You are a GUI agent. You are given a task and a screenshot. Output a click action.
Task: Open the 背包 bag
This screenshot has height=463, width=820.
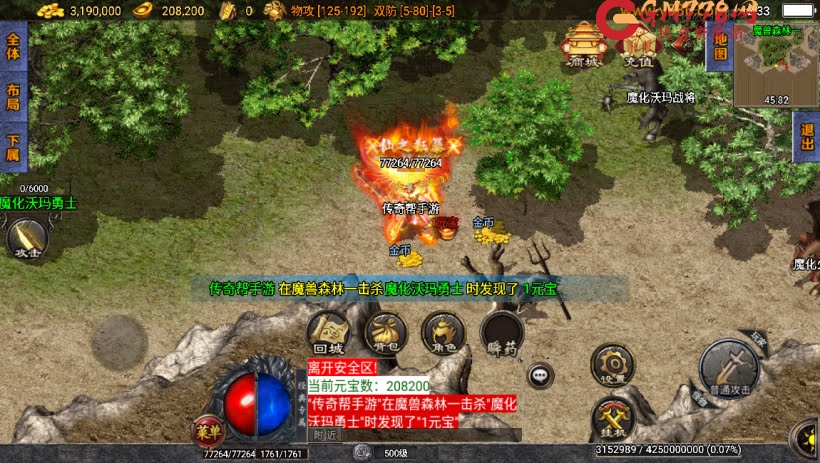(384, 332)
